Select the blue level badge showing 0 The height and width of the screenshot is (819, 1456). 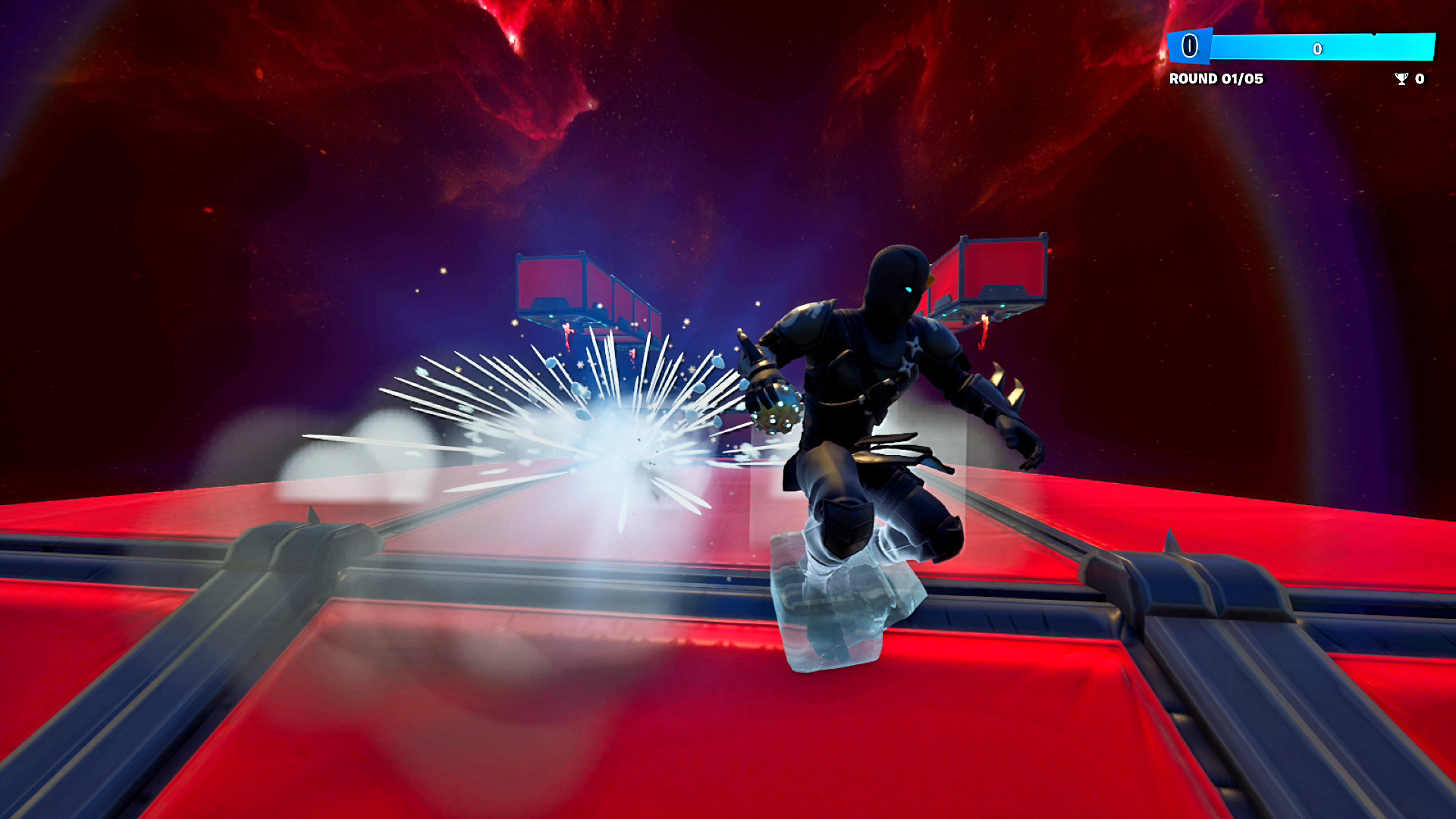click(1188, 47)
